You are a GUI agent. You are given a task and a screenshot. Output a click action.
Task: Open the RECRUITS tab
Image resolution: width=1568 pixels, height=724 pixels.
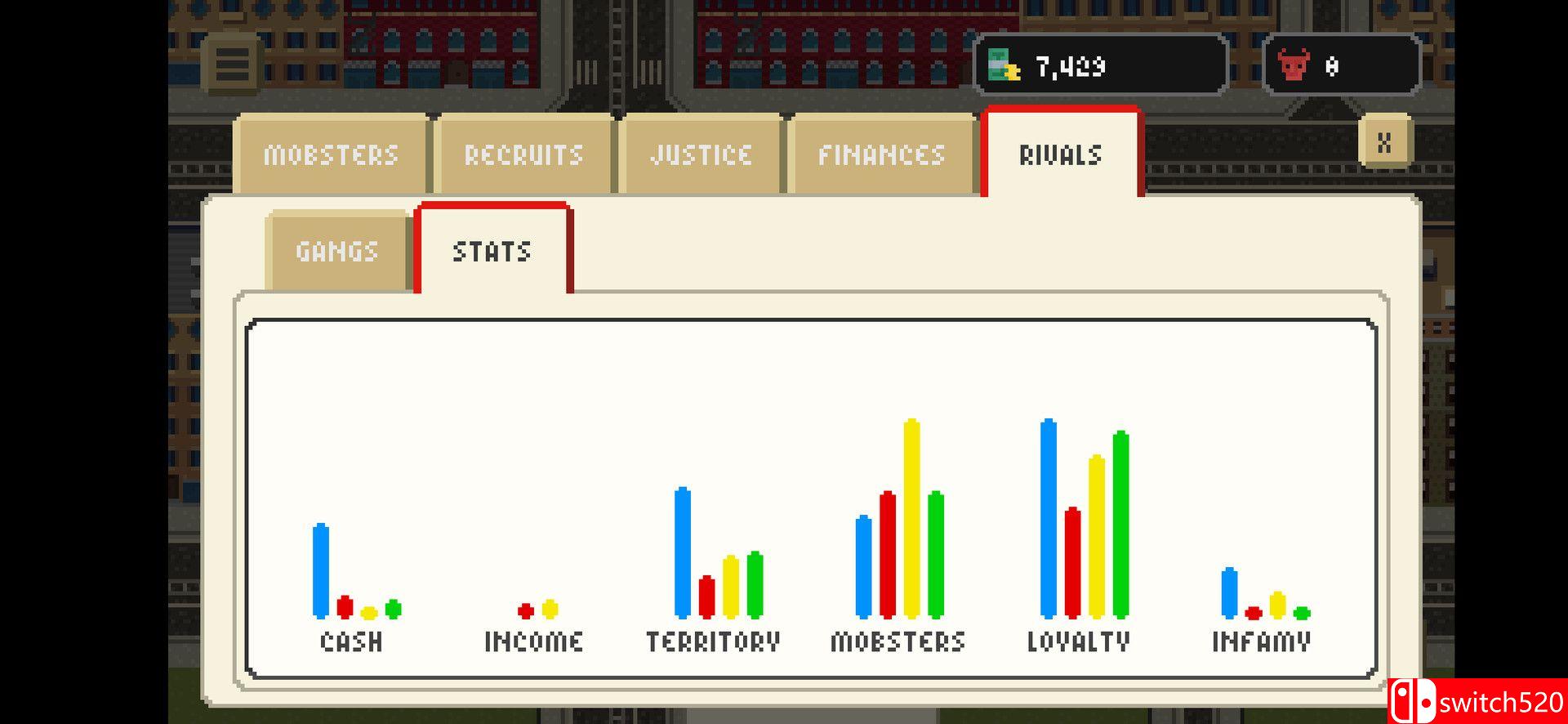point(523,154)
